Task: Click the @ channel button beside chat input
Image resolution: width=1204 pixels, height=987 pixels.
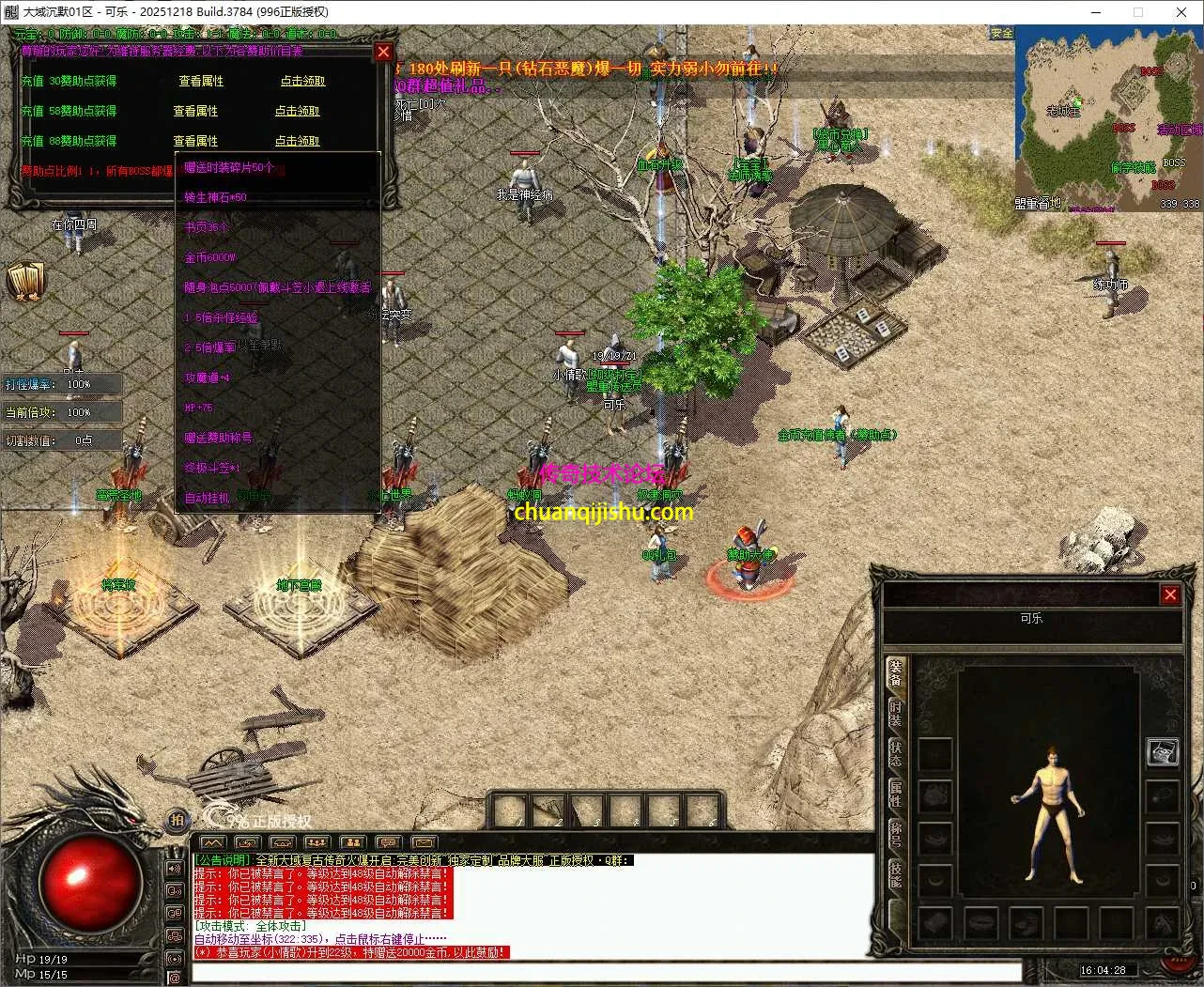Action: [x=175, y=979]
